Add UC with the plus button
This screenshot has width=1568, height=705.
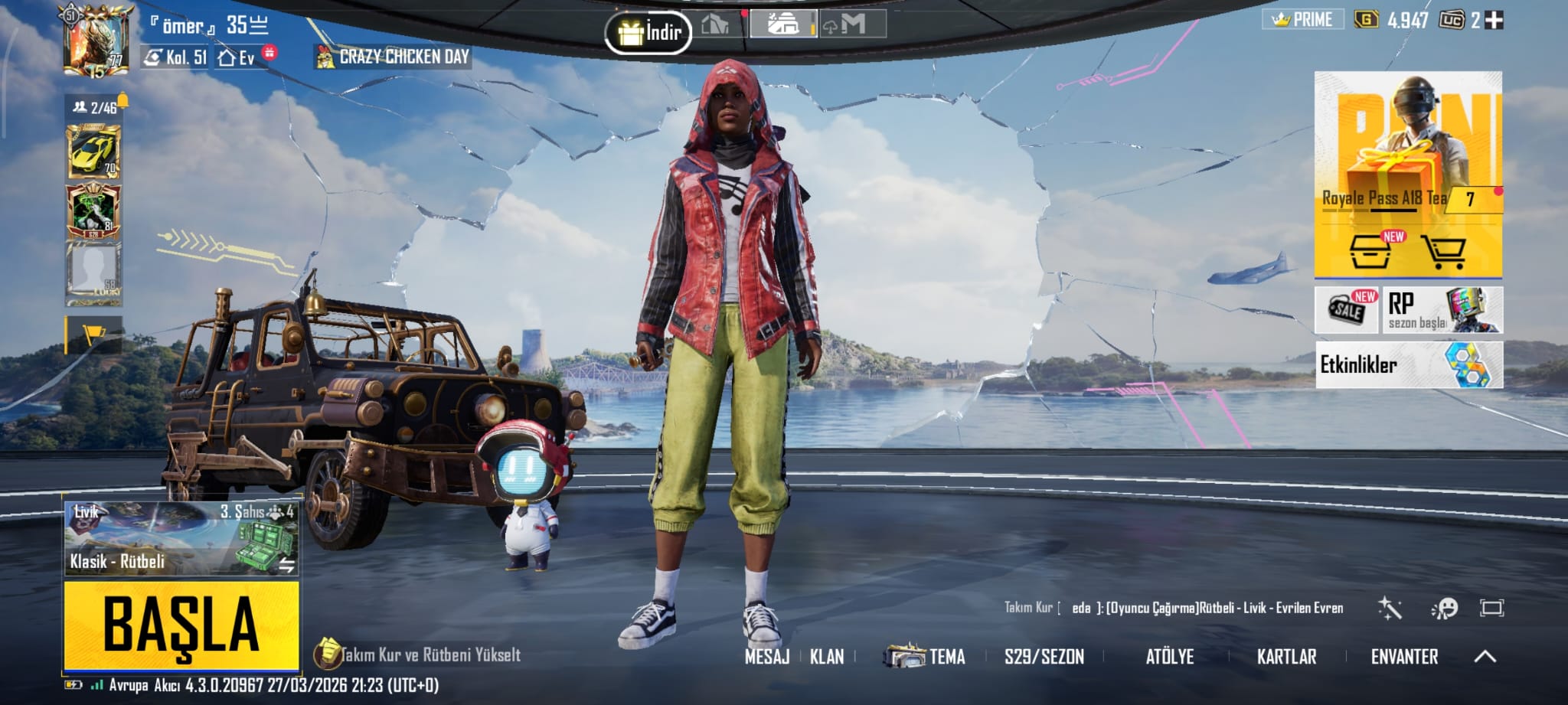click(1494, 20)
